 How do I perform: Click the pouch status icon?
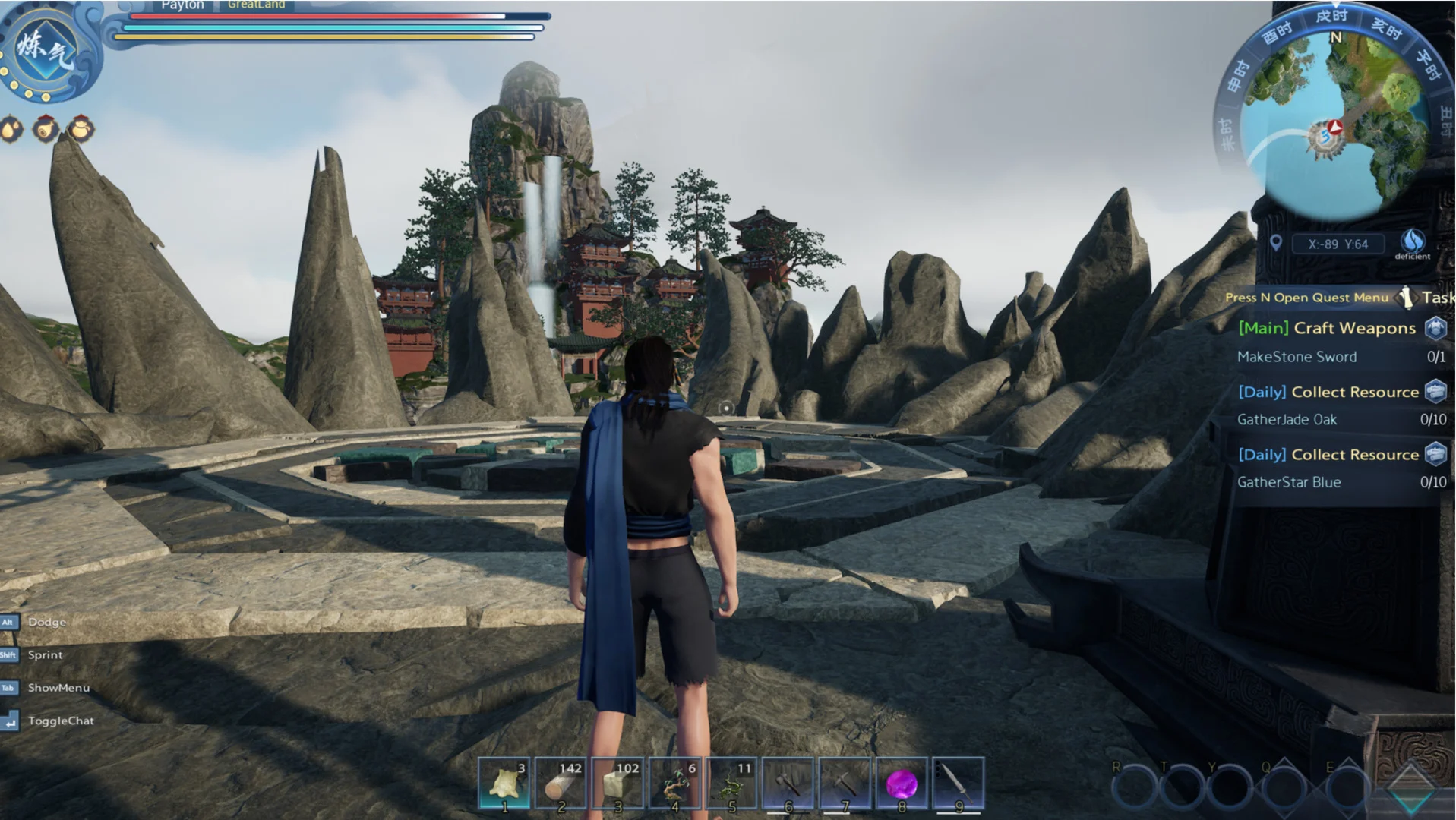81,130
